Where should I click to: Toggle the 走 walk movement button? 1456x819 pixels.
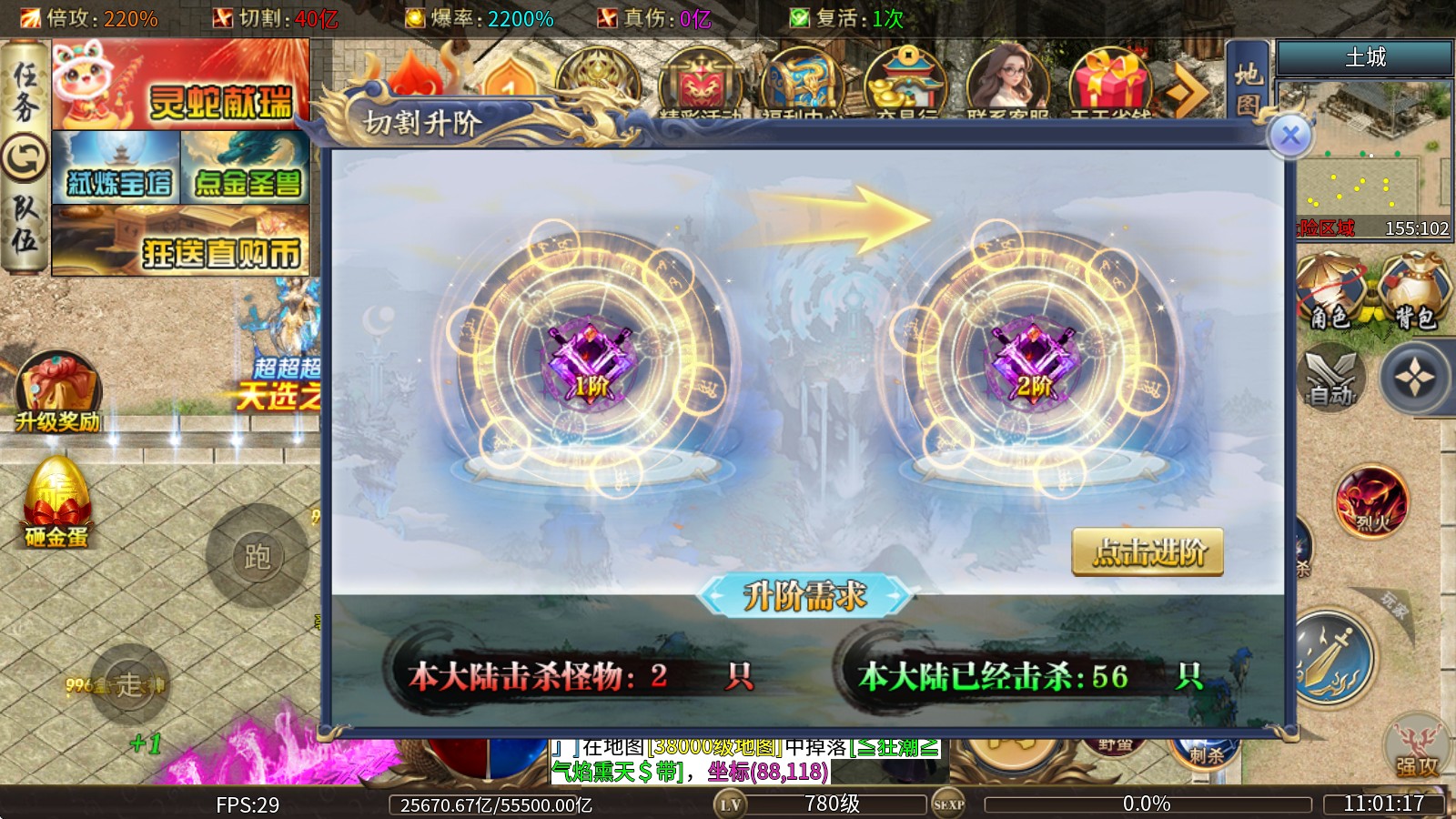click(x=129, y=684)
